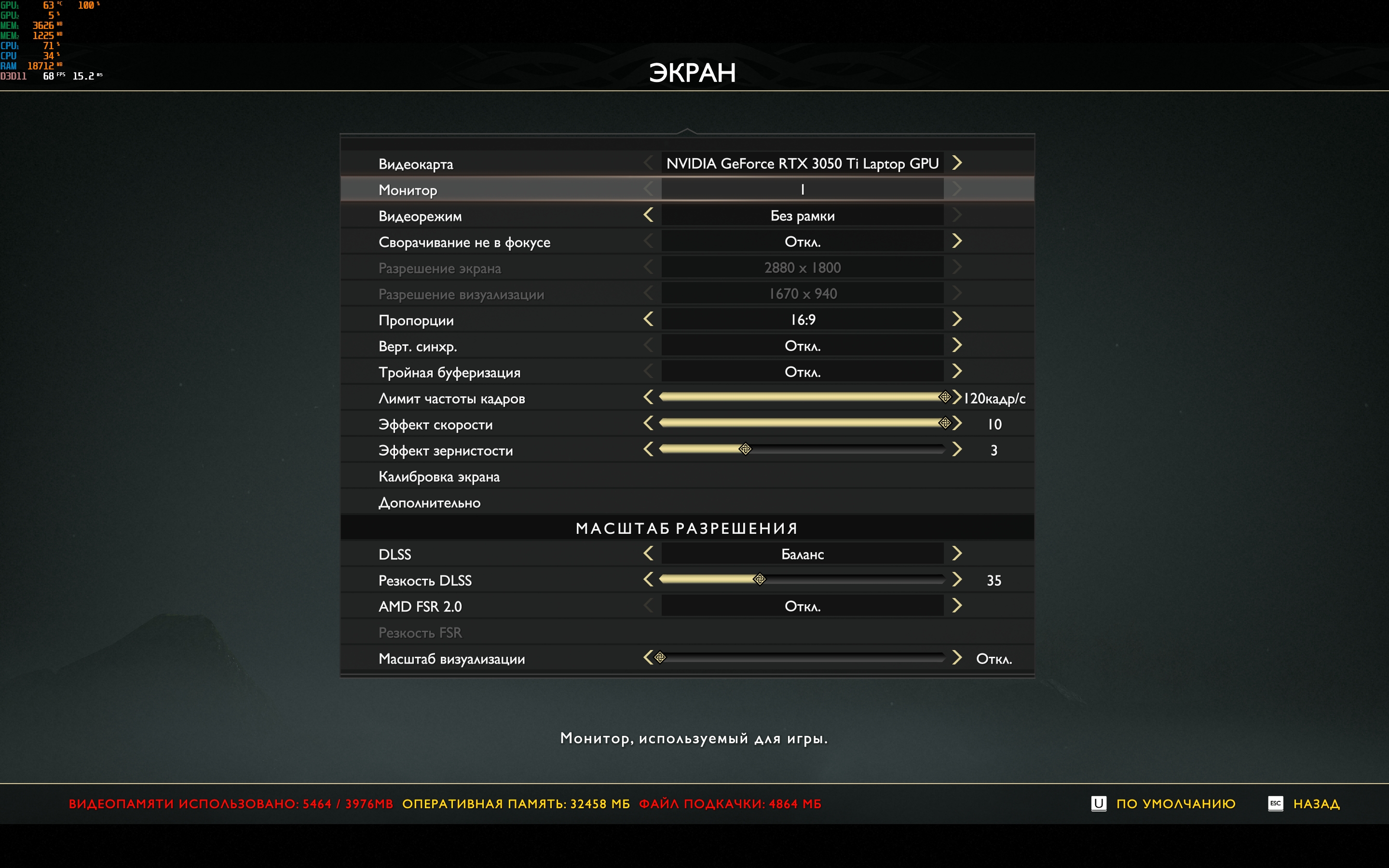The image size is (1389, 868).
Task: Click left arrow for Пропорции
Action: (649, 319)
